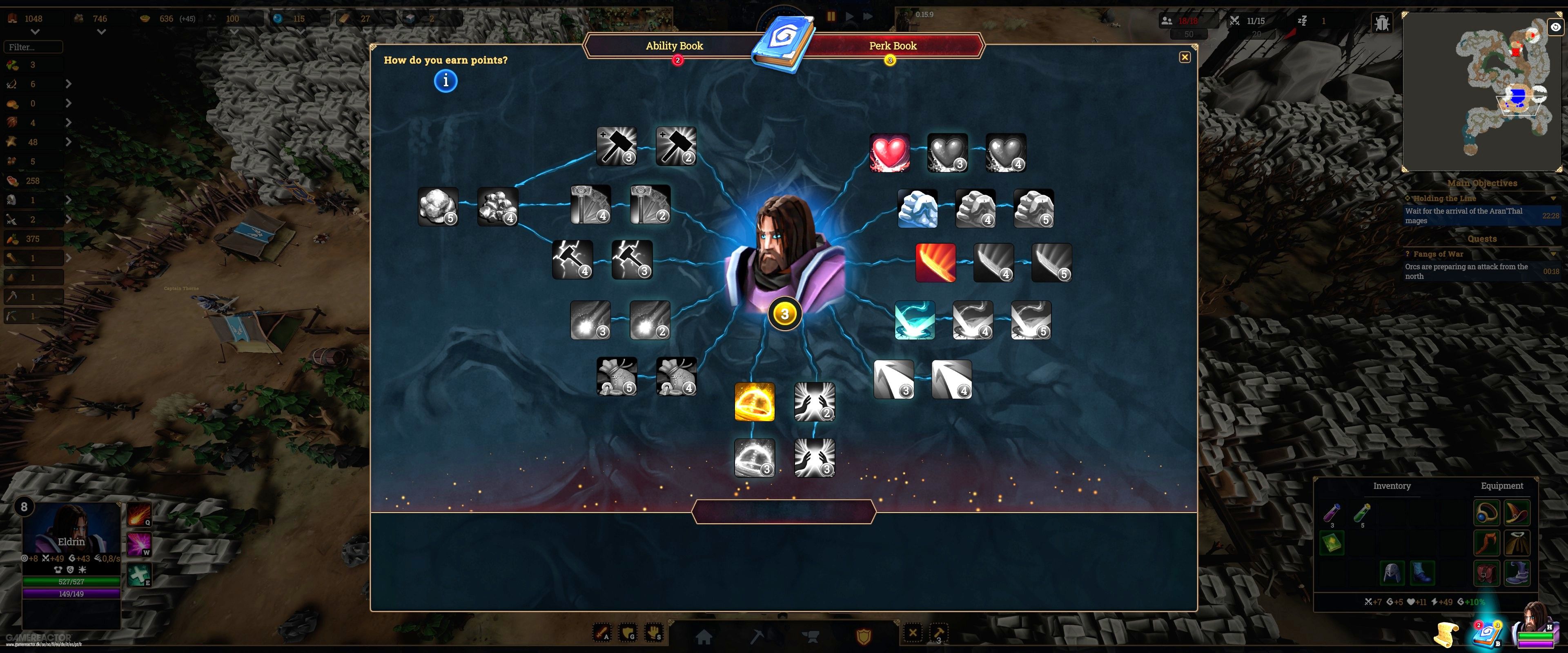The height and width of the screenshot is (653, 1568).
Task: Toggle the pause control at top of screen
Action: click(831, 17)
